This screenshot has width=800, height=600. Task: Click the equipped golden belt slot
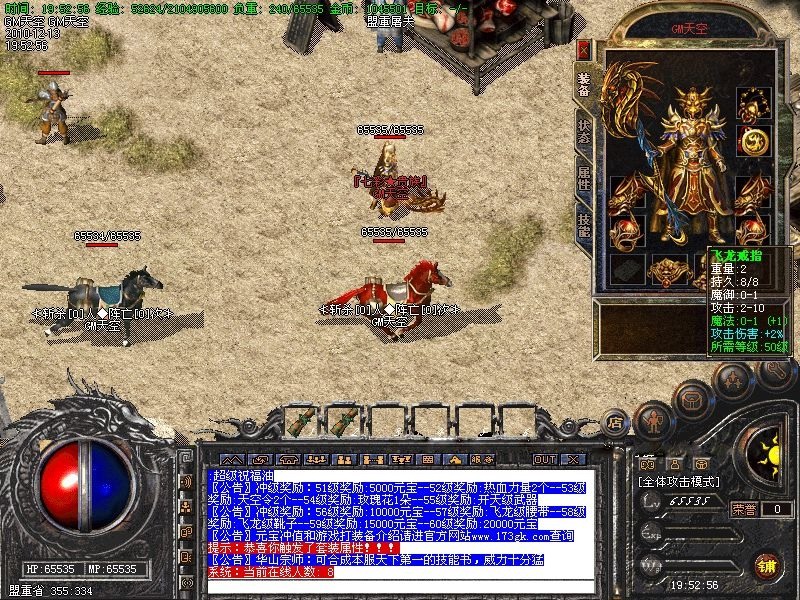click(667, 269)
